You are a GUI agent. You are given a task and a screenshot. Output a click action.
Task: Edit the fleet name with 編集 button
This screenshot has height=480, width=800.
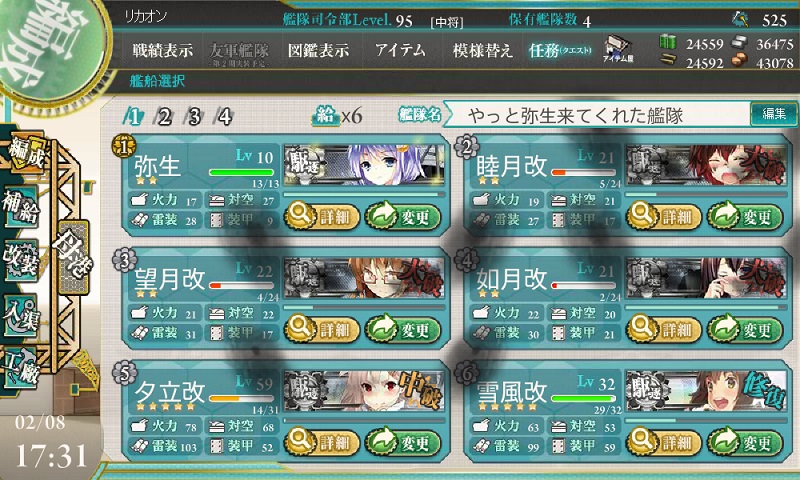(x=773, y=115)
